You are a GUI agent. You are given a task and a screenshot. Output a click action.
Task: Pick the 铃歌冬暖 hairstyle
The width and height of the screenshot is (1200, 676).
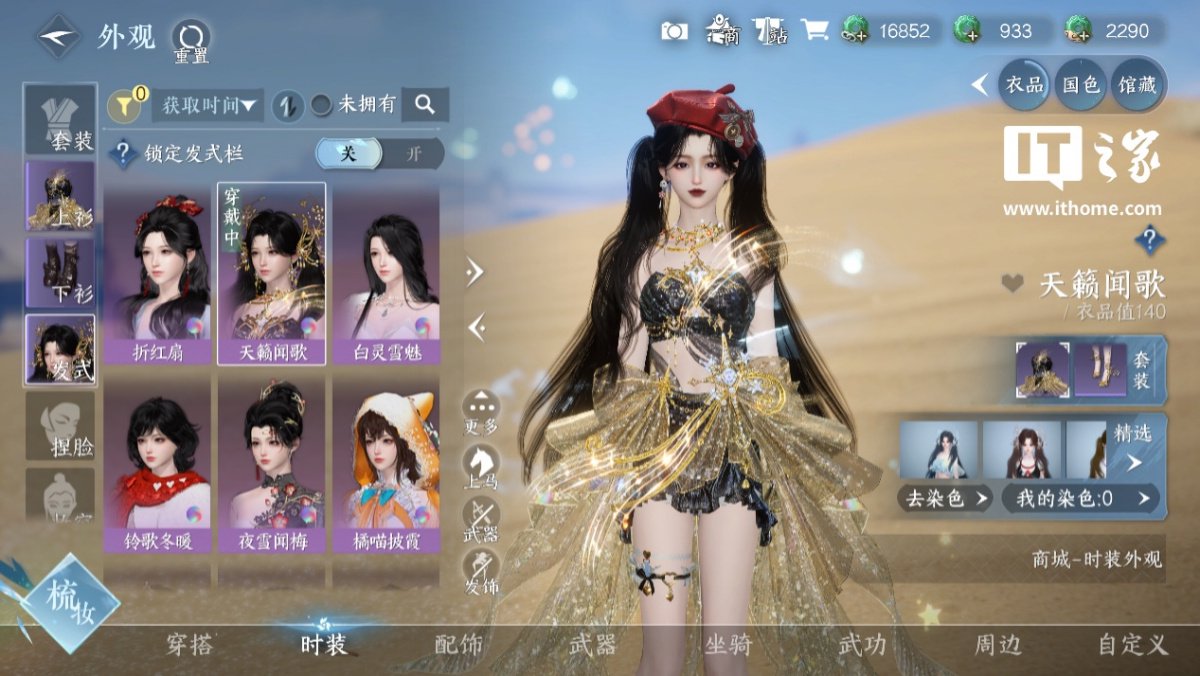(x=157, y=465)
